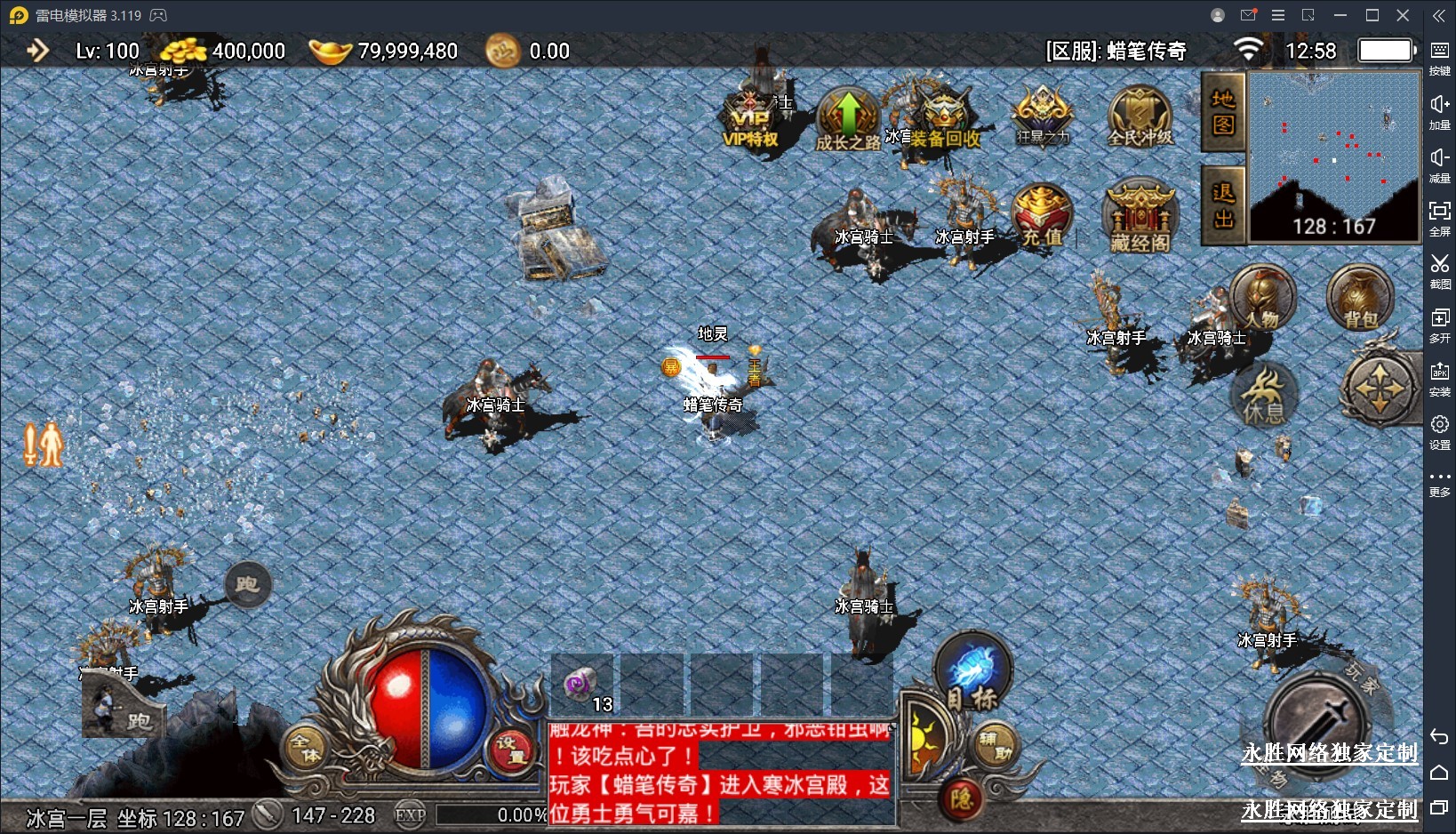Image resolution: width=1456 pixels, height=834 pixels.
Task: Use the hotbar scroll item with 13
Action: tap(582, 686)
